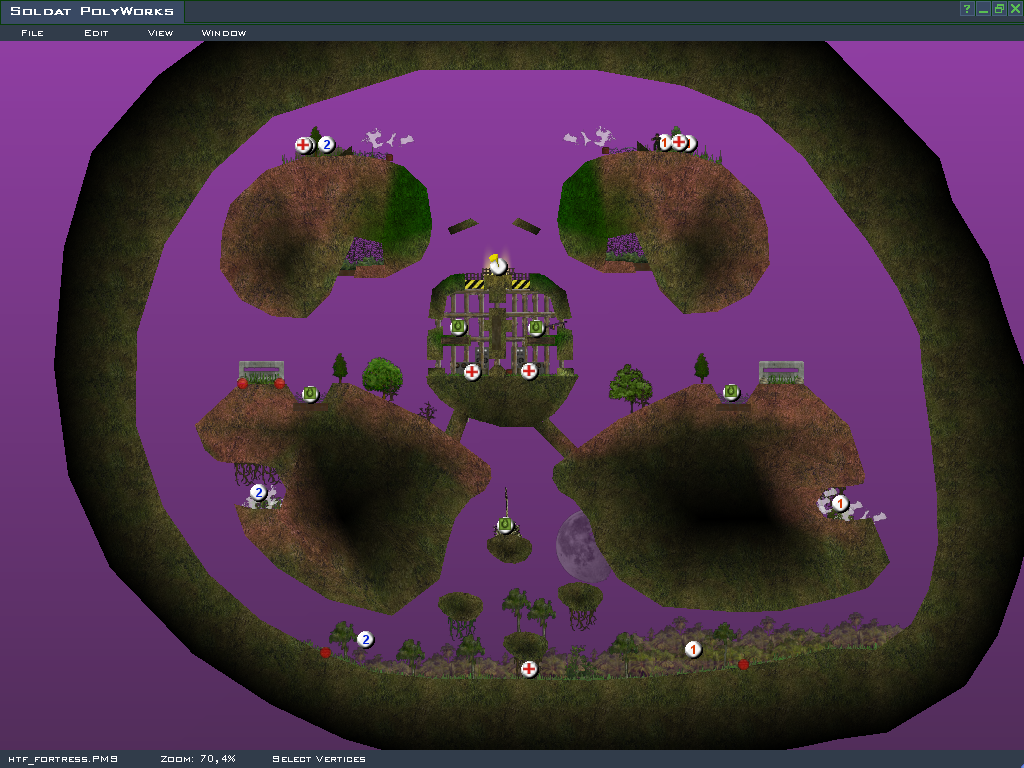Open the View menu
Image resolution: width=1024 pixels, height=768 pixels.
(160, 33)
